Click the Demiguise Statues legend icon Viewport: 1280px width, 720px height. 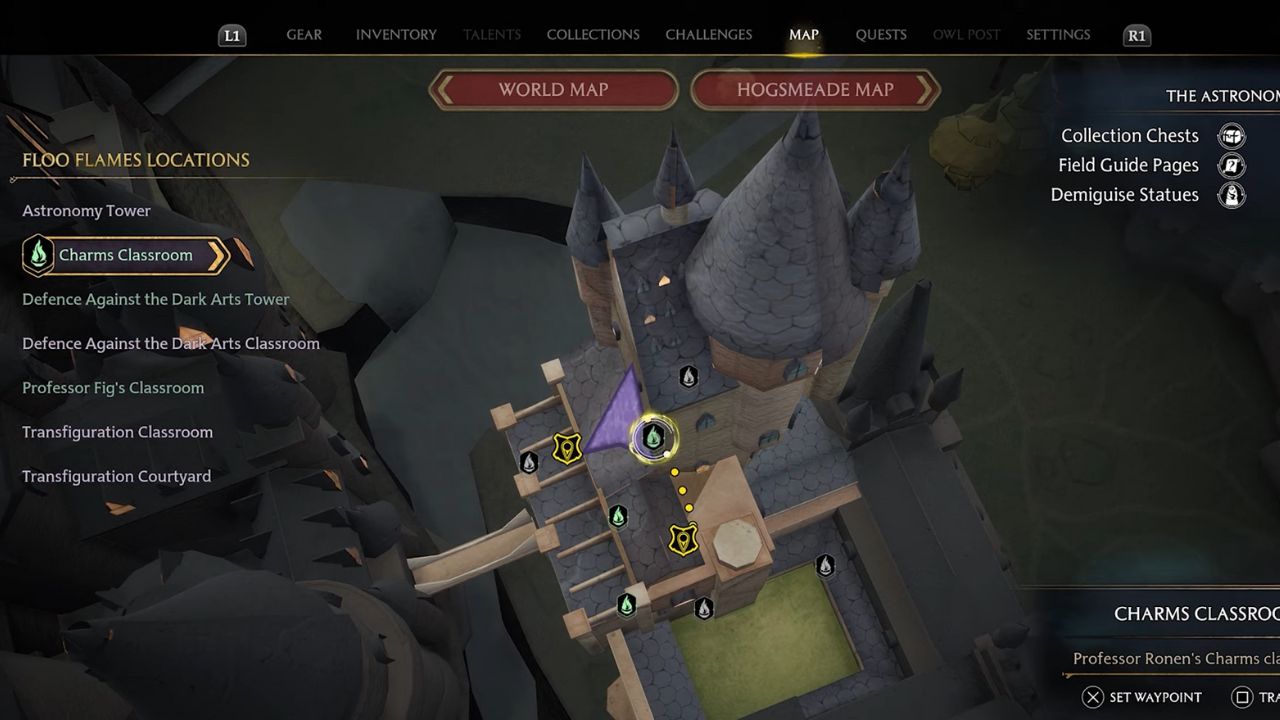point(1231,196)
